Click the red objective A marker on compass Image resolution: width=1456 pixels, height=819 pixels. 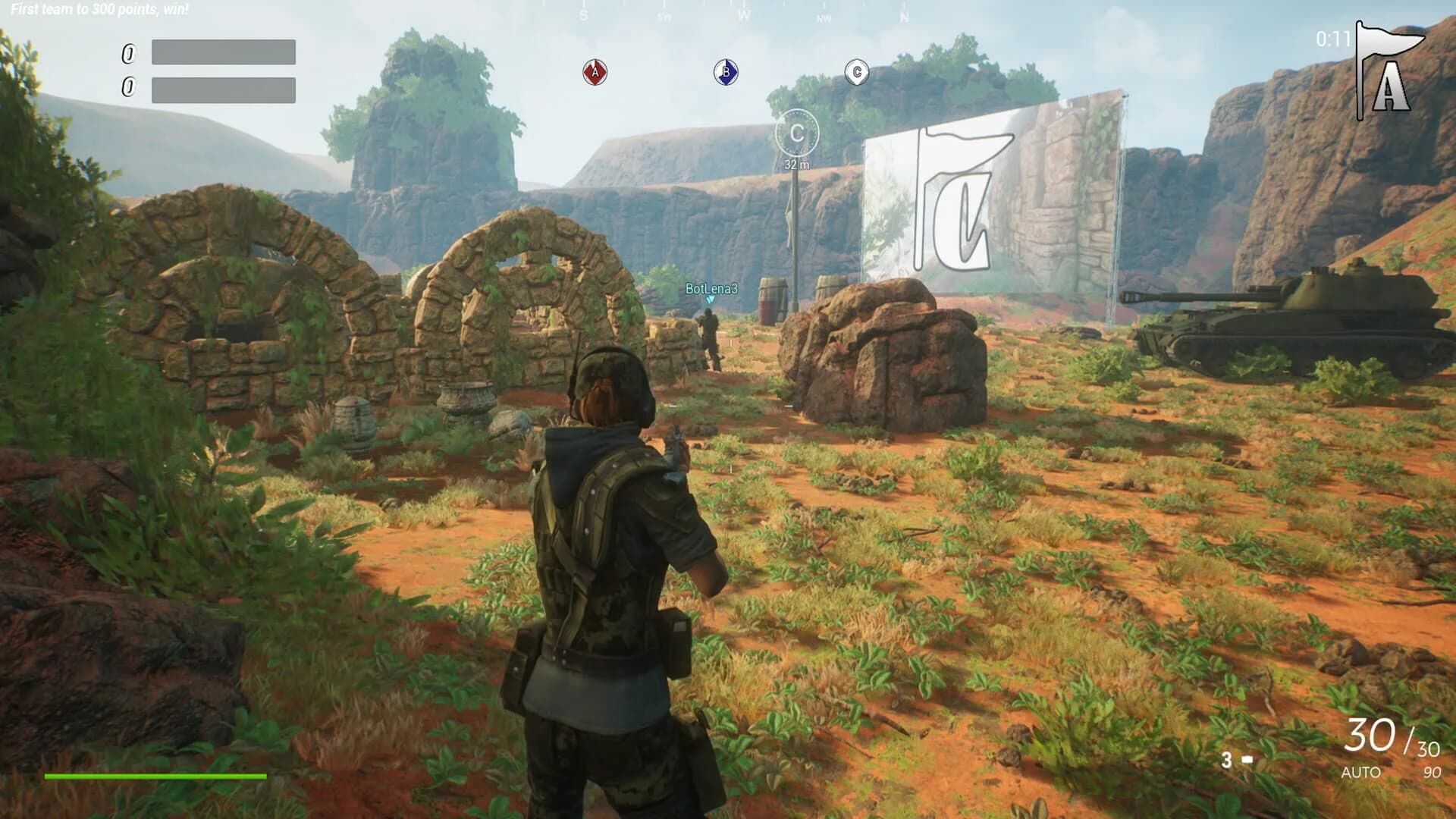coord(595,73)
